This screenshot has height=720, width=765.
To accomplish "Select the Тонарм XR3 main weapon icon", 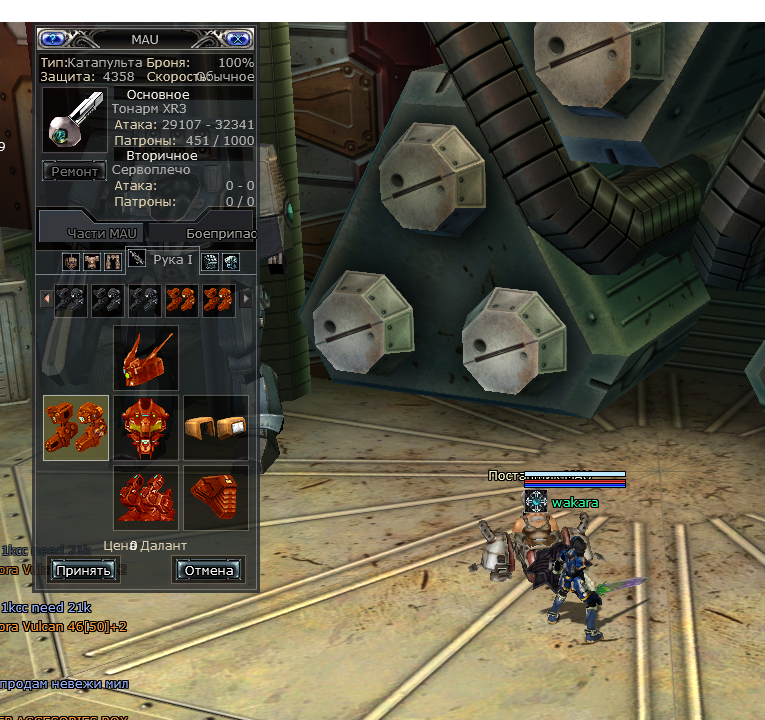I will click(73, 120).
